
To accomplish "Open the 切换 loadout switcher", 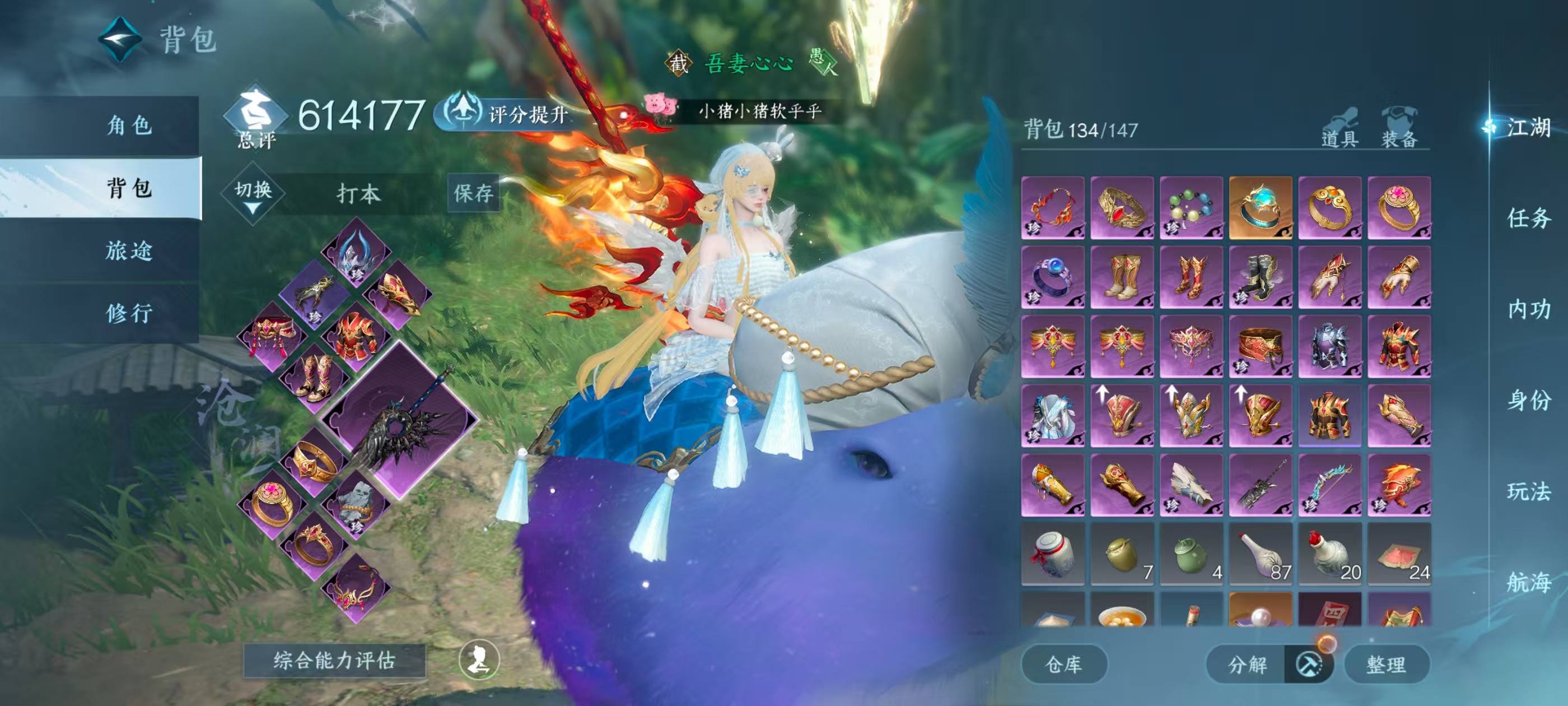I will tap(253, 193).
